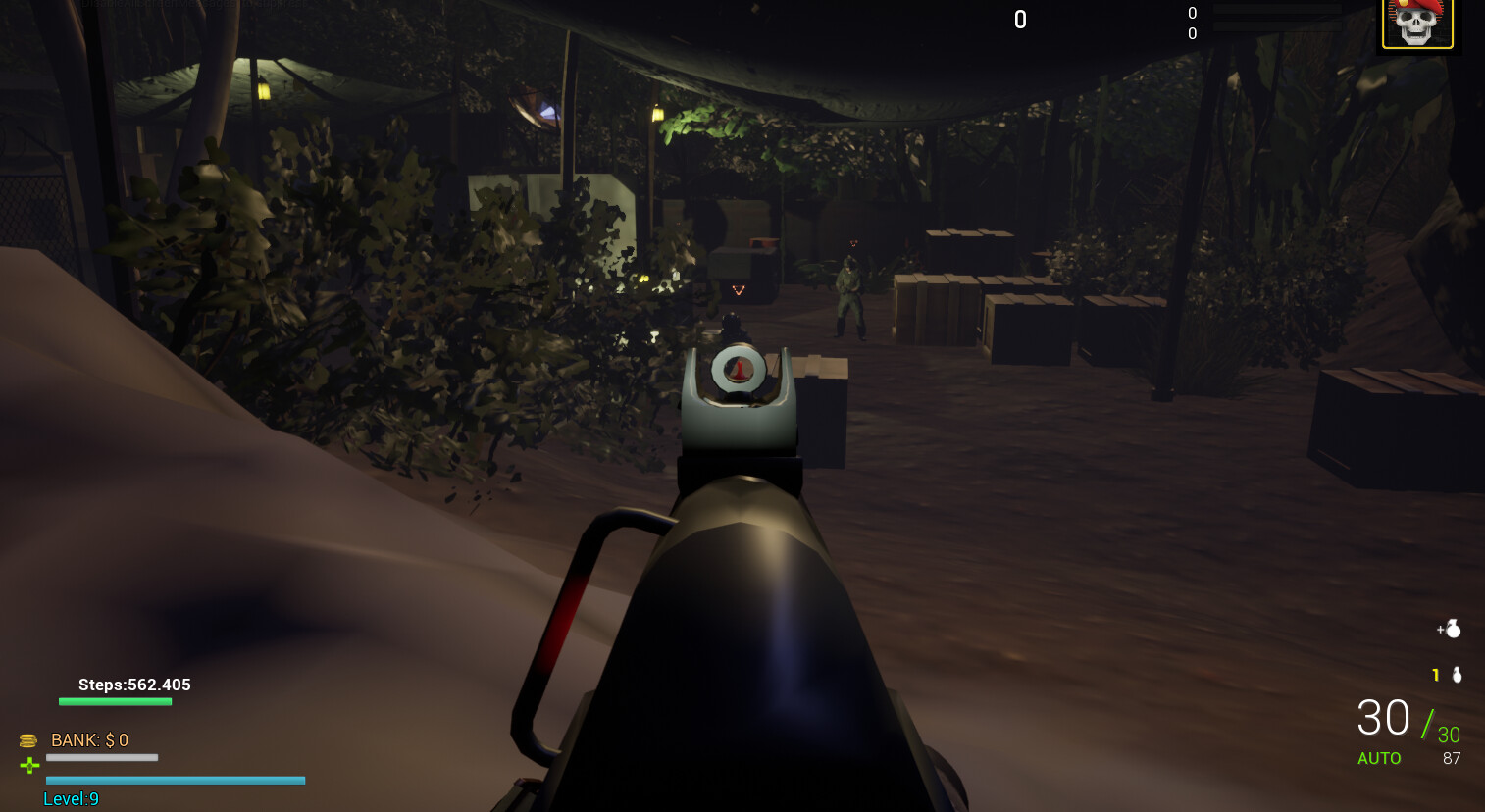Toggle the AUTO fire mode label
This screenshot has height=812, width=1485.
[x=1379, y=758]
